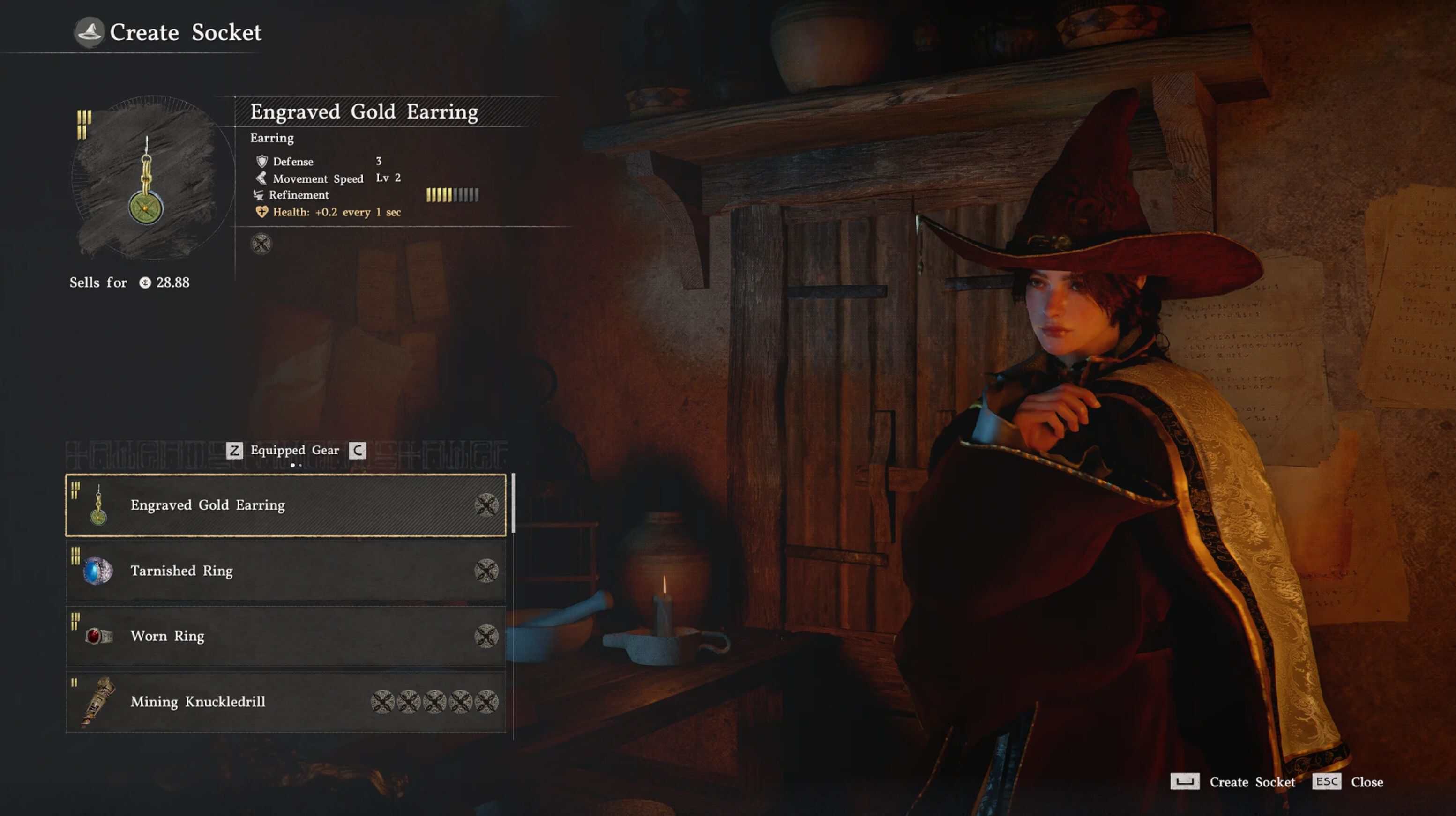Click the socket icon below the earring stats panel
Image resolution: width=1456 pixels, height=816 pixels.
261,244
